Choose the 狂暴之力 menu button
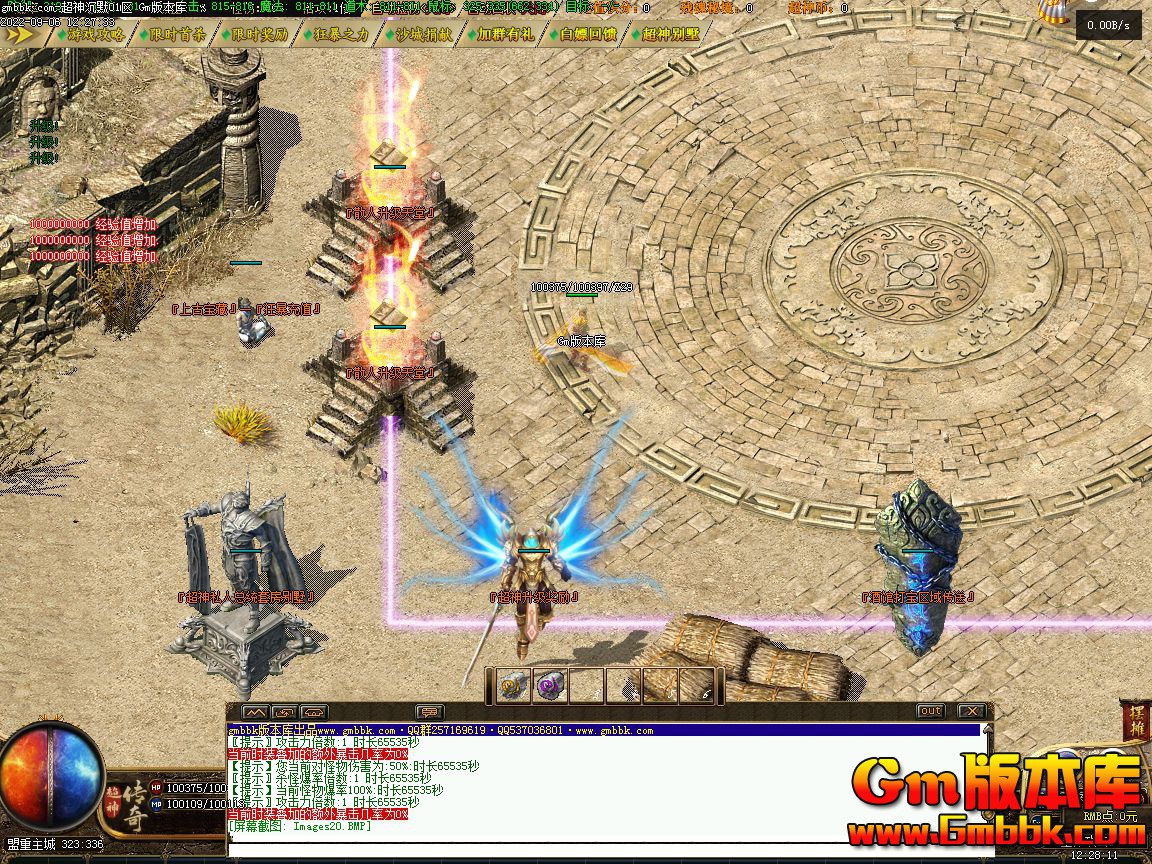 (339, 34)
